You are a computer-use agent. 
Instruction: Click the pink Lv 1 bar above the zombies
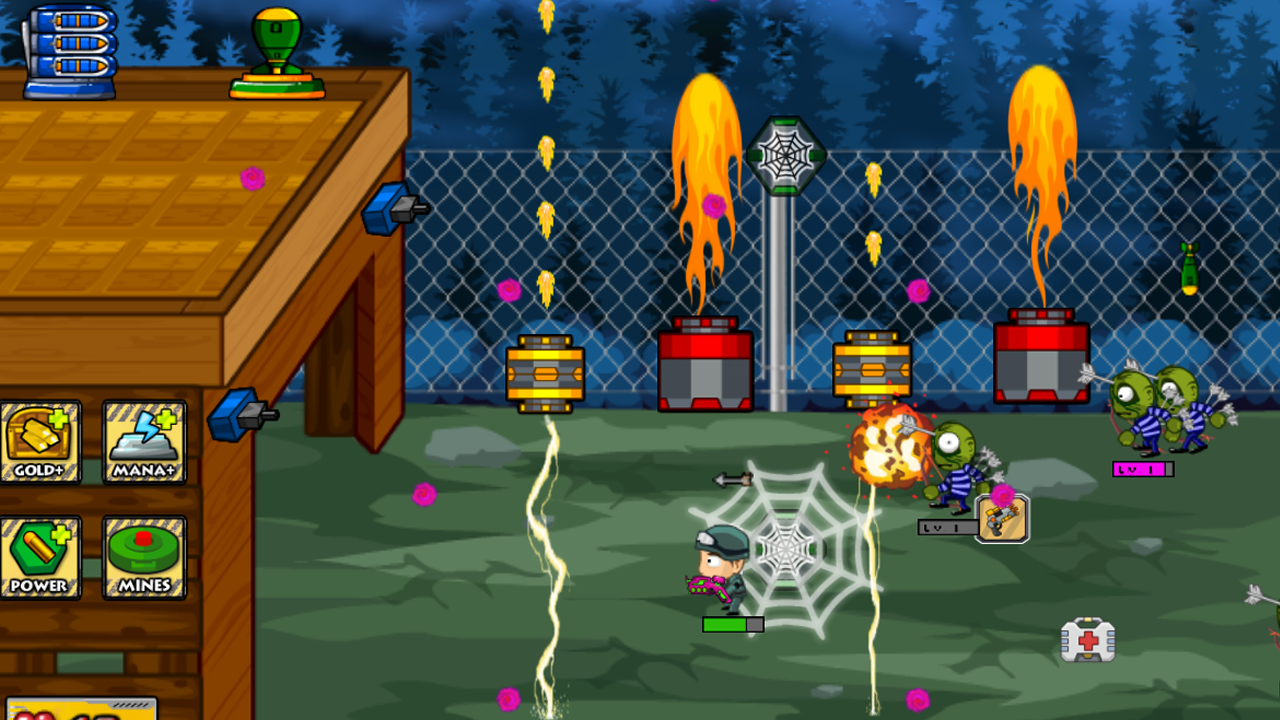(x=1143, y=469)
